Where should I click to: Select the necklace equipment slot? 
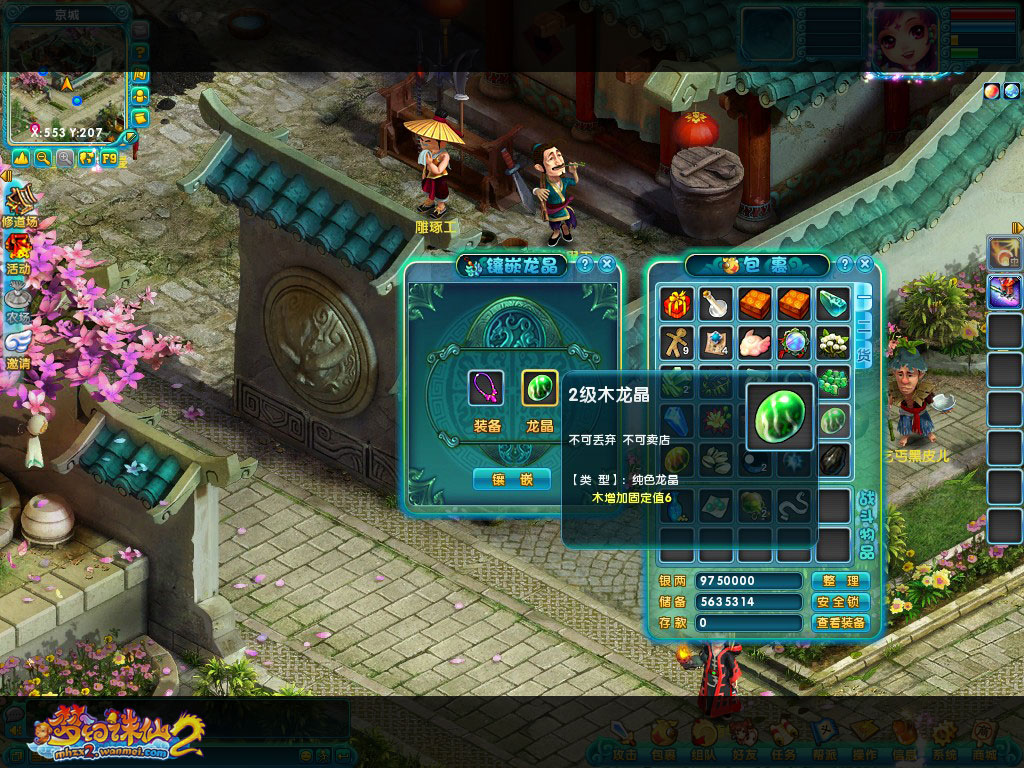tap(486, 387)
